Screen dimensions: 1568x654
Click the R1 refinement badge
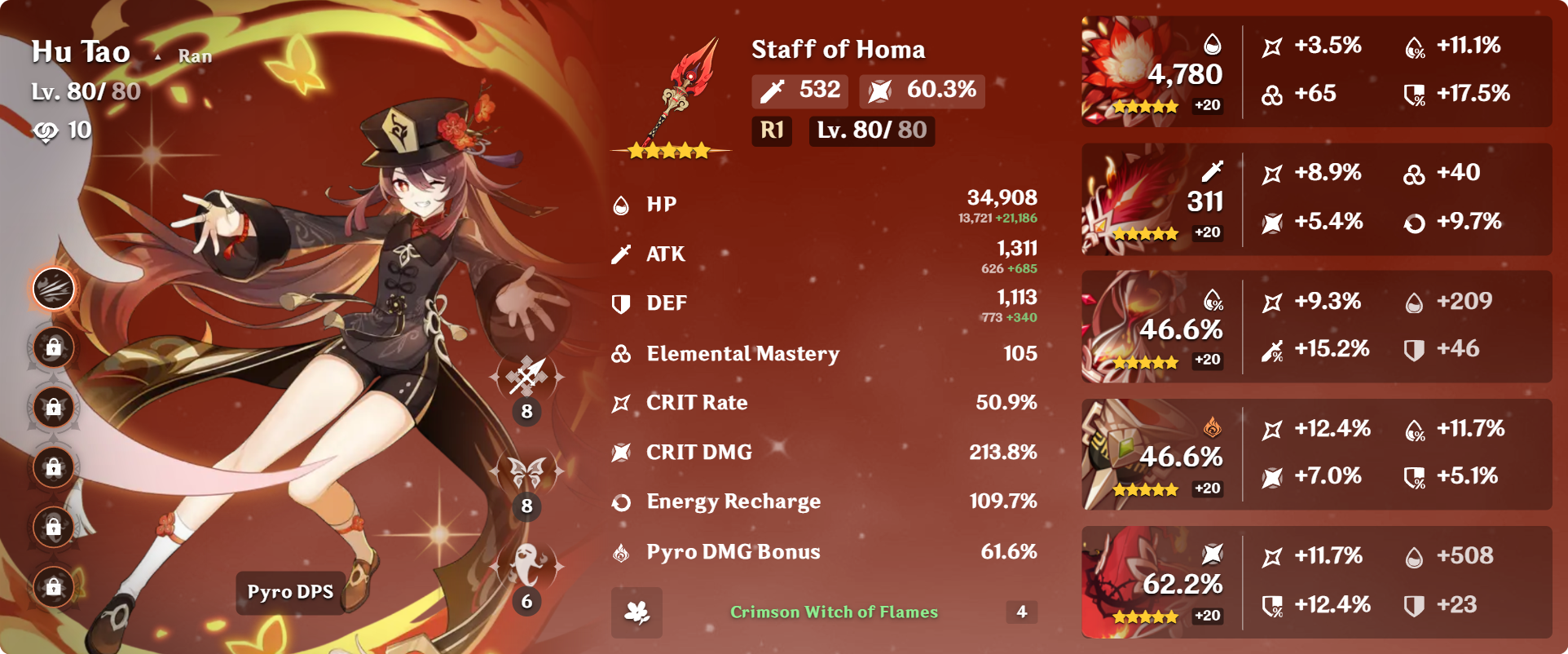[x=771, y=130]
